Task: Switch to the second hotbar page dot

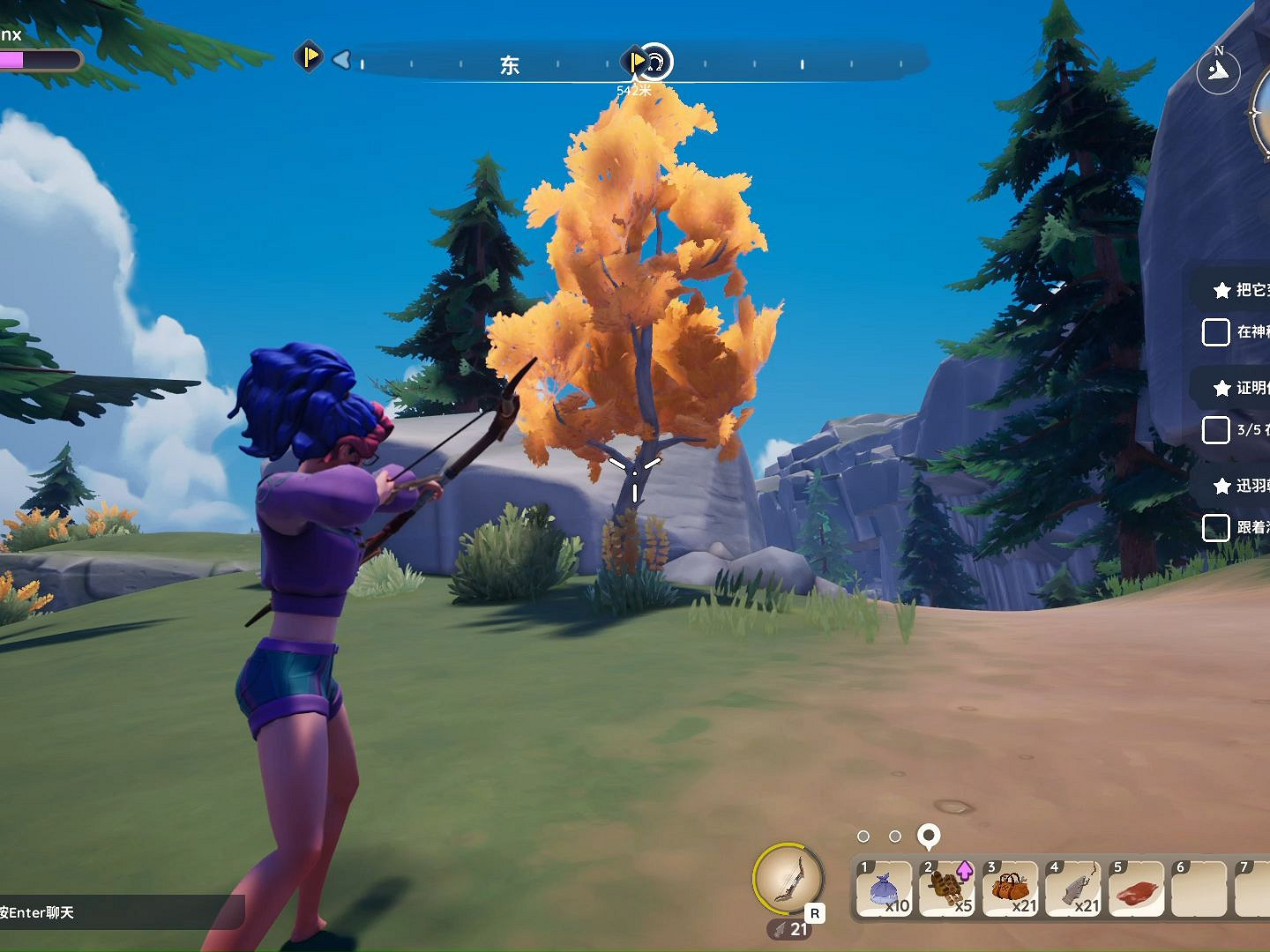Action: pyautogui.click(x=895, y=836)
